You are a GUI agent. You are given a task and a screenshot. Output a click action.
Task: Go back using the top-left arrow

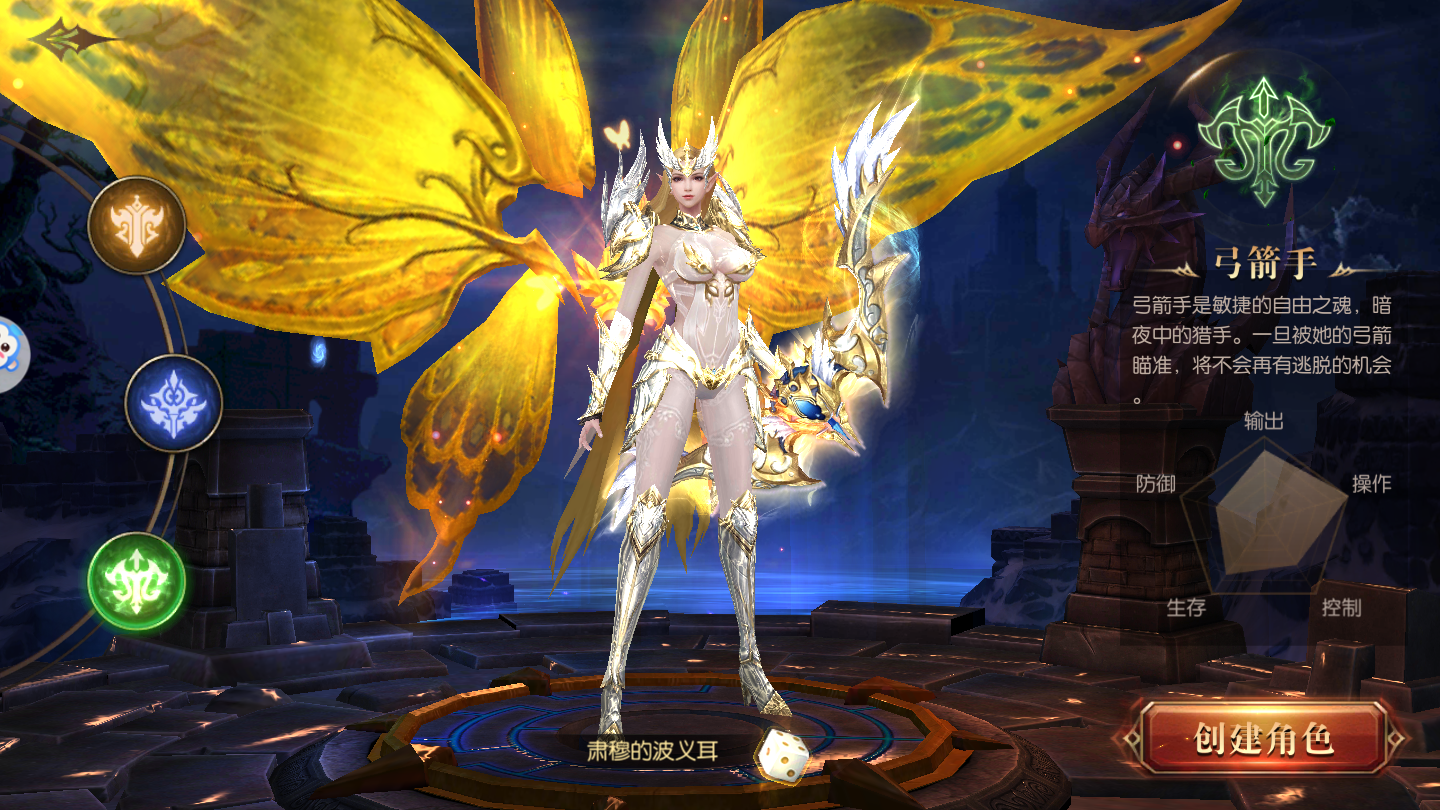[68, 39]
